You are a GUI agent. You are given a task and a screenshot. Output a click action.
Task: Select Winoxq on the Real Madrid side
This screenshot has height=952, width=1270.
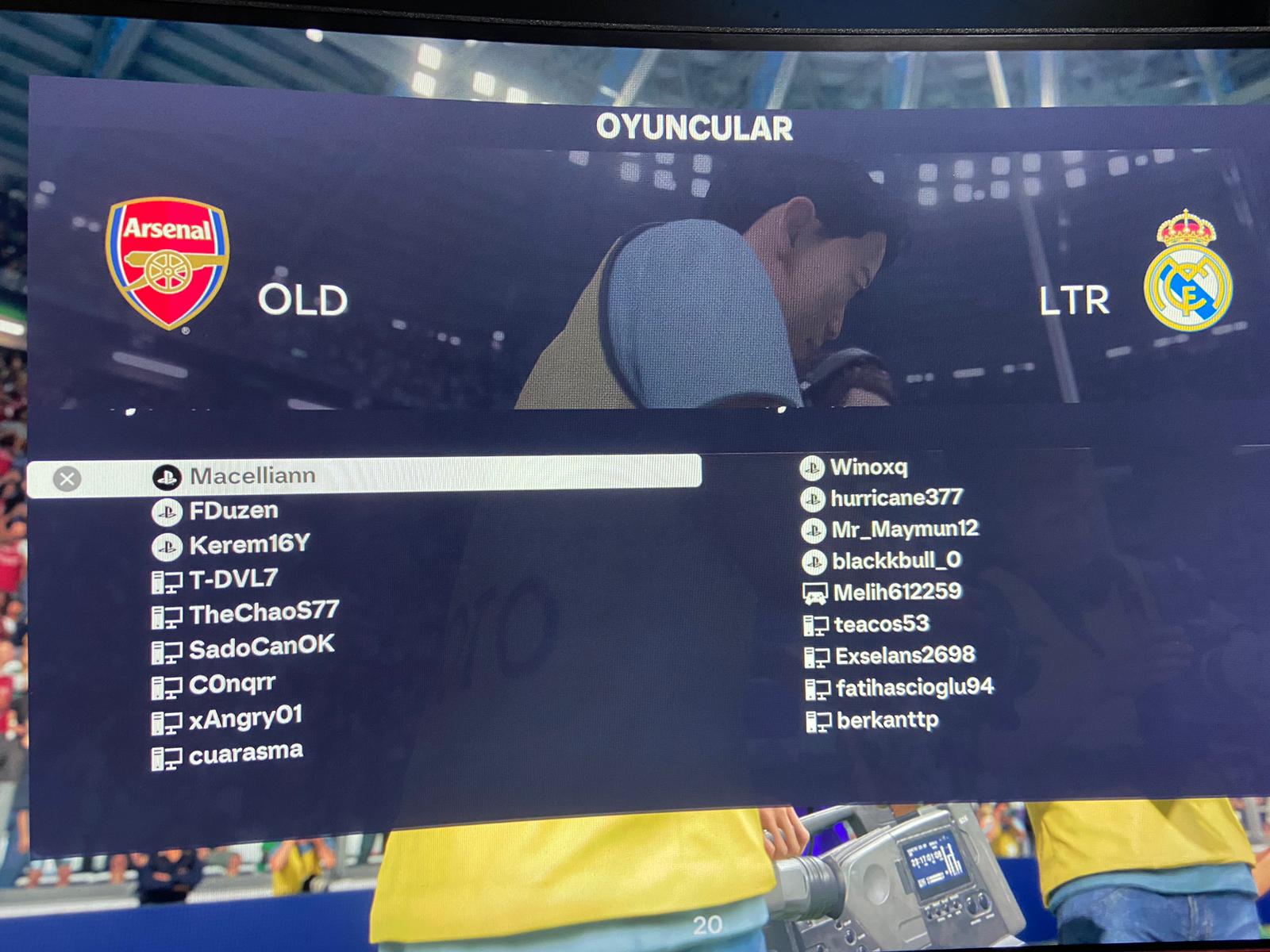tap(868, 467)
